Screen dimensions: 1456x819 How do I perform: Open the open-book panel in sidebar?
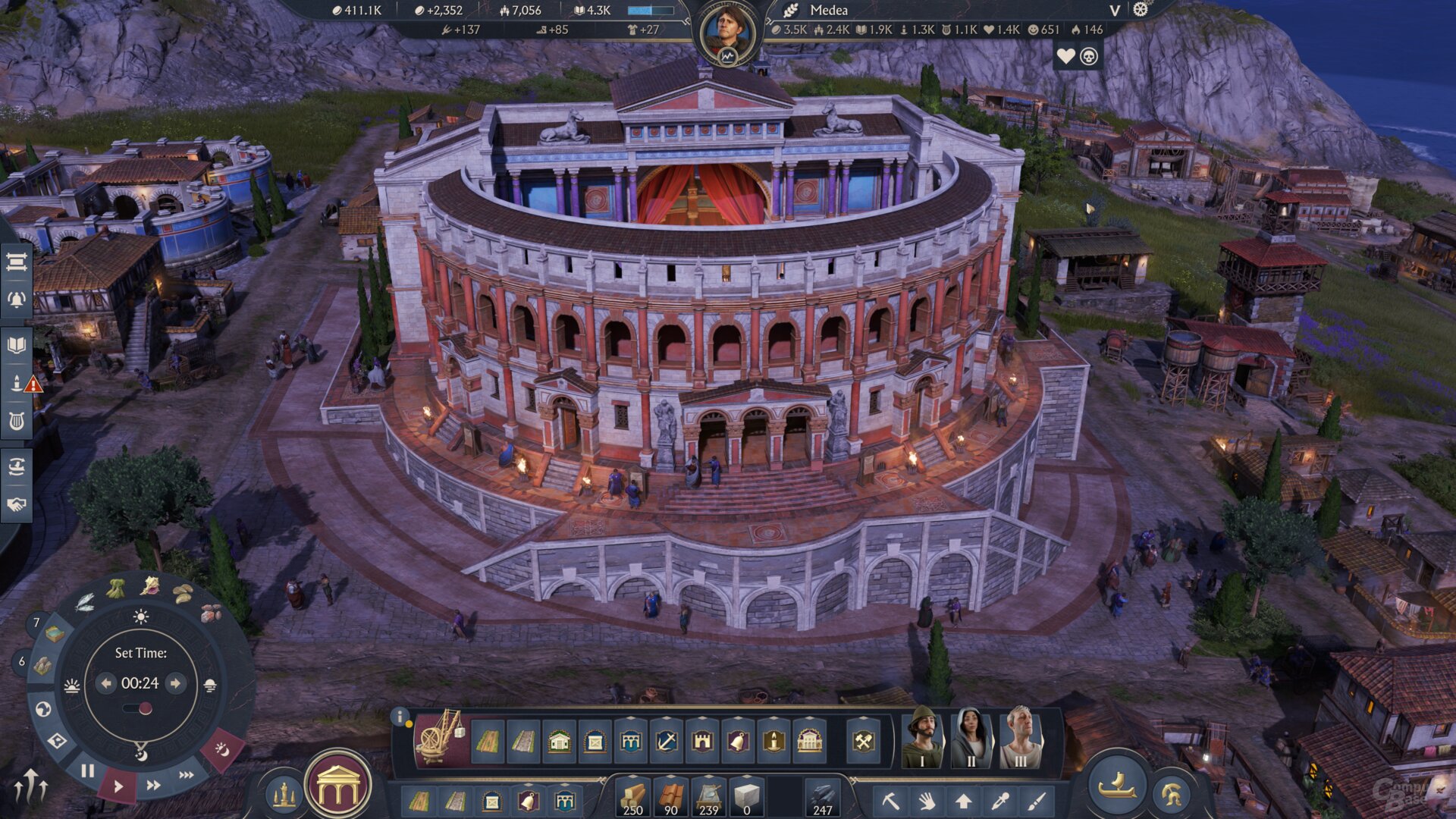click(17, 346)
